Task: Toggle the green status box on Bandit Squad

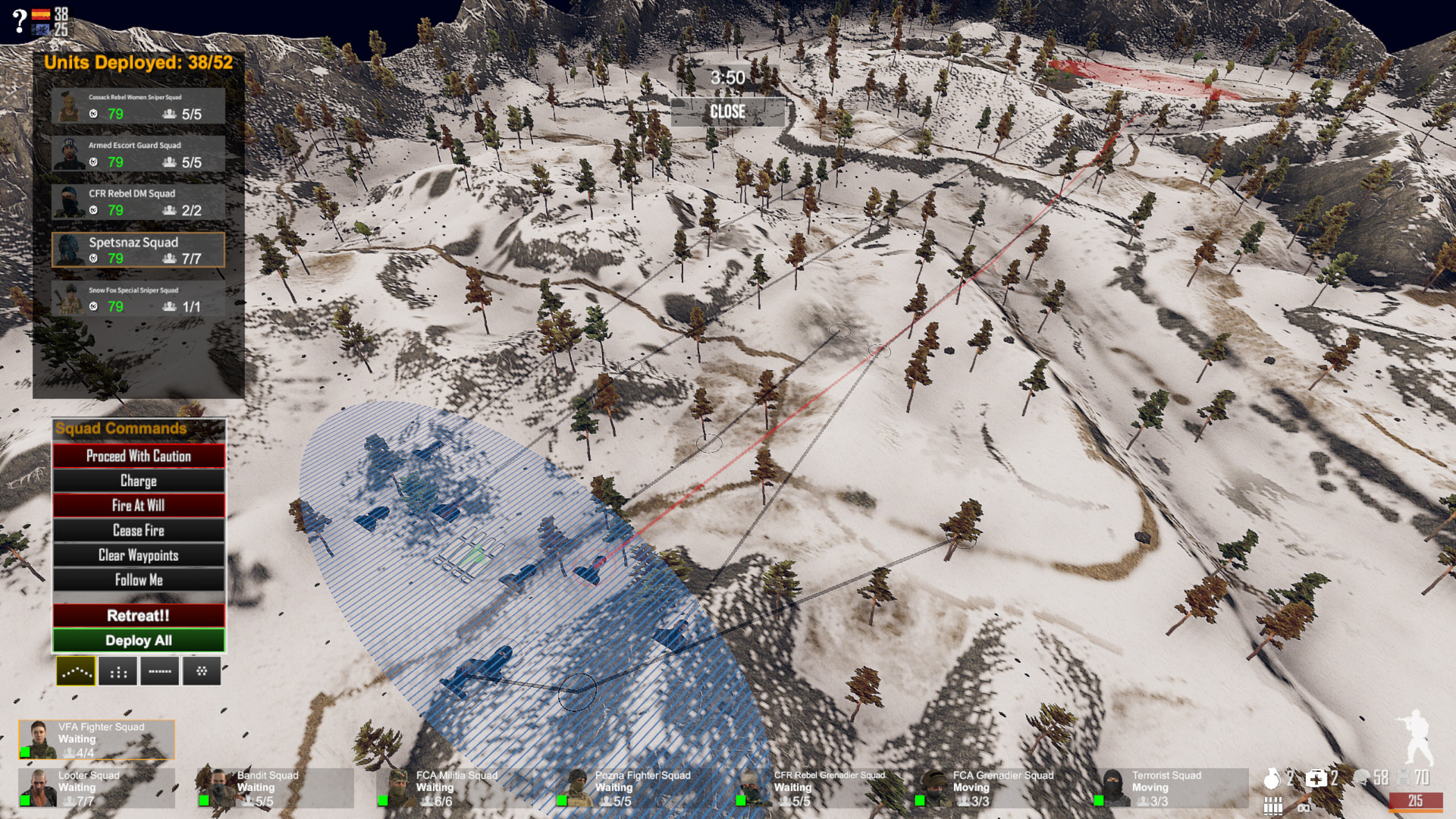Action: (205, 799)
